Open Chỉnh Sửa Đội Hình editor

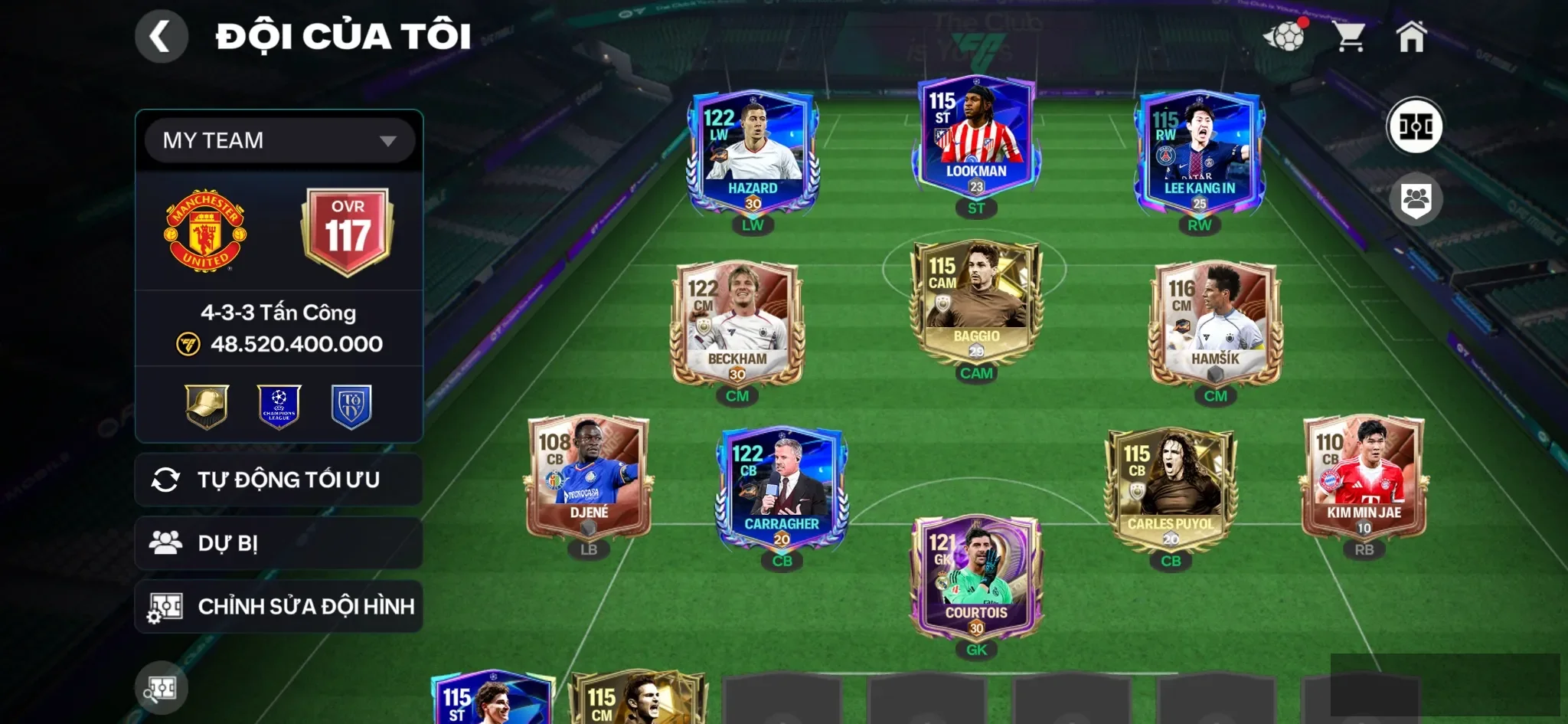(x=278, y=606)
